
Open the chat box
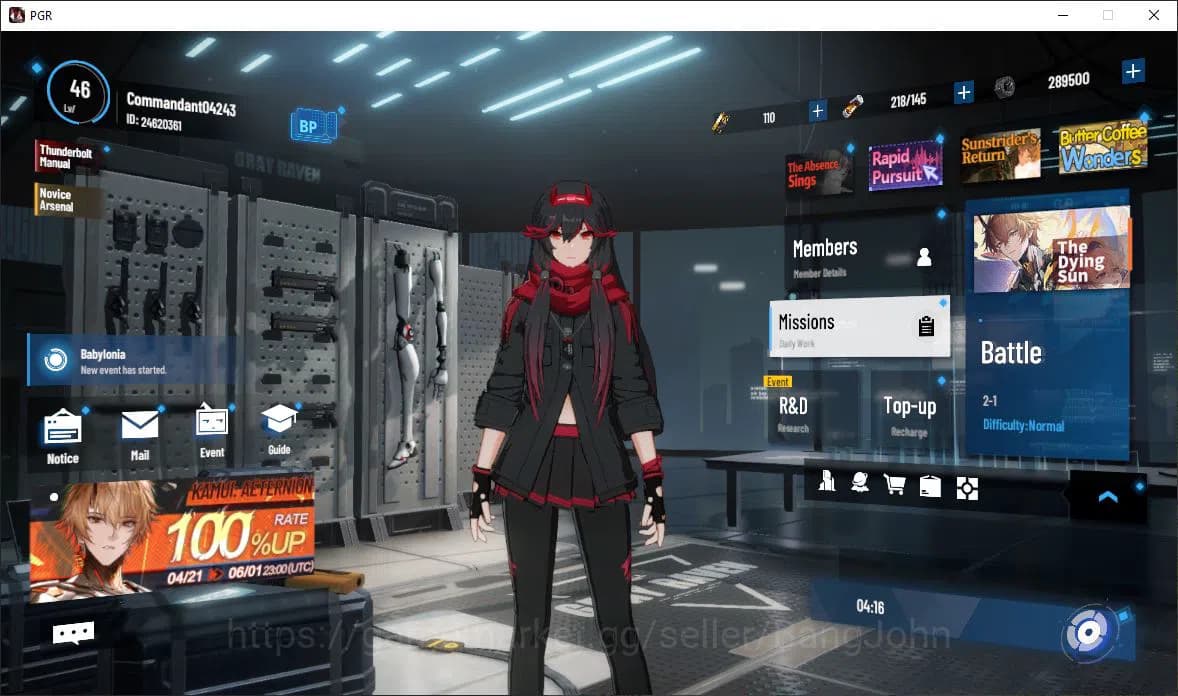(x=73, y=632)
